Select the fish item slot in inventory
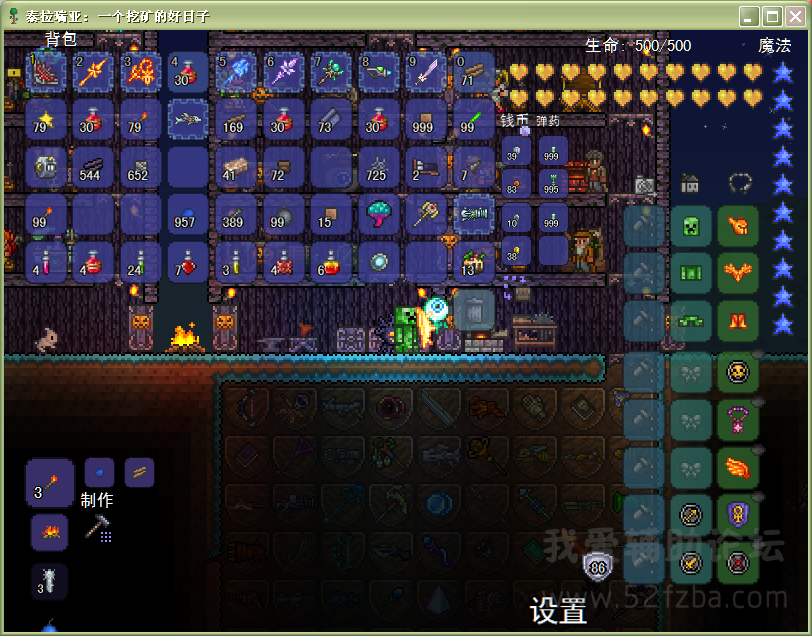This screenshot has height=636, width=812. (187, 119)
